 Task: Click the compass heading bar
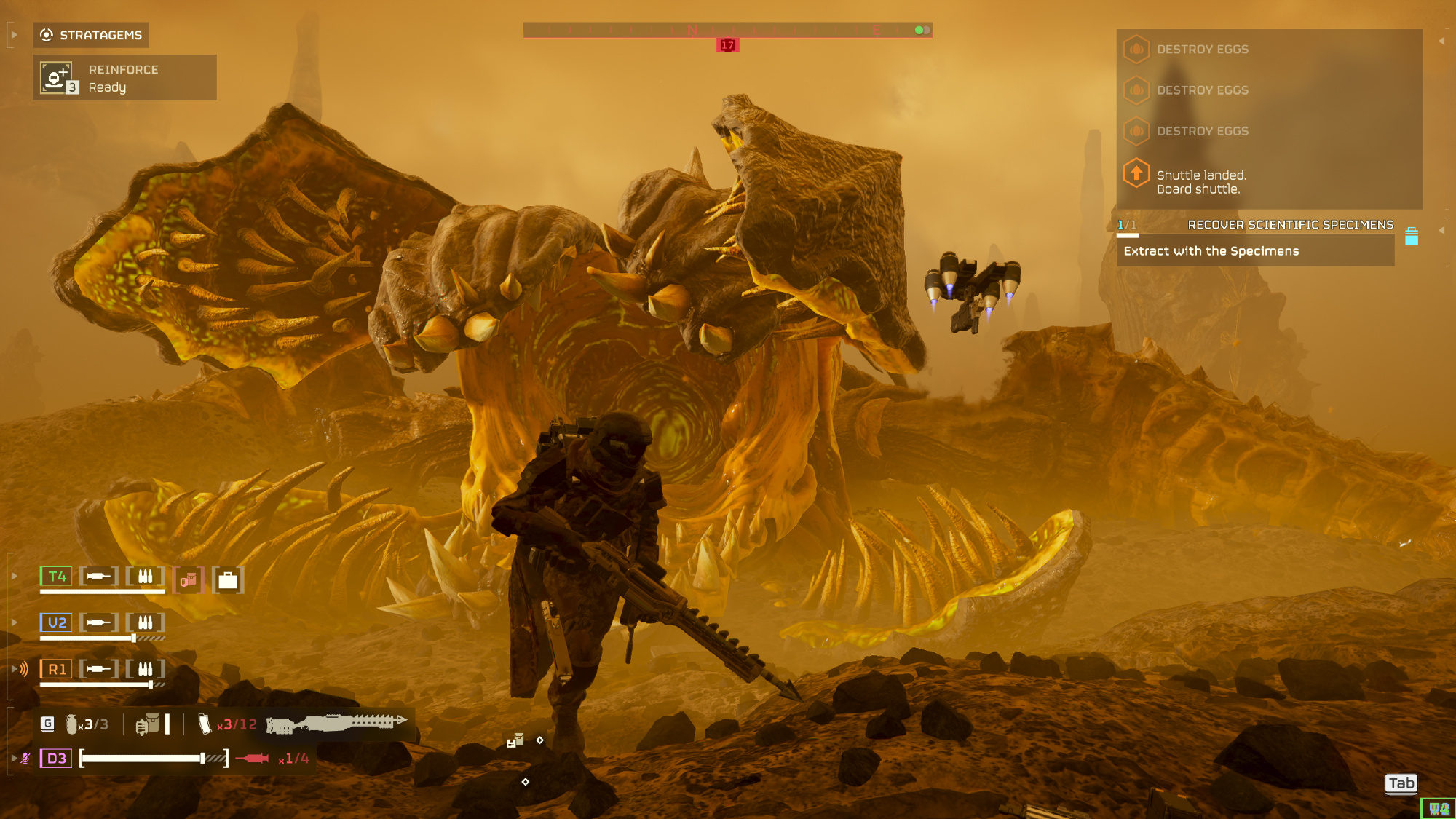(x=727, y=30)
